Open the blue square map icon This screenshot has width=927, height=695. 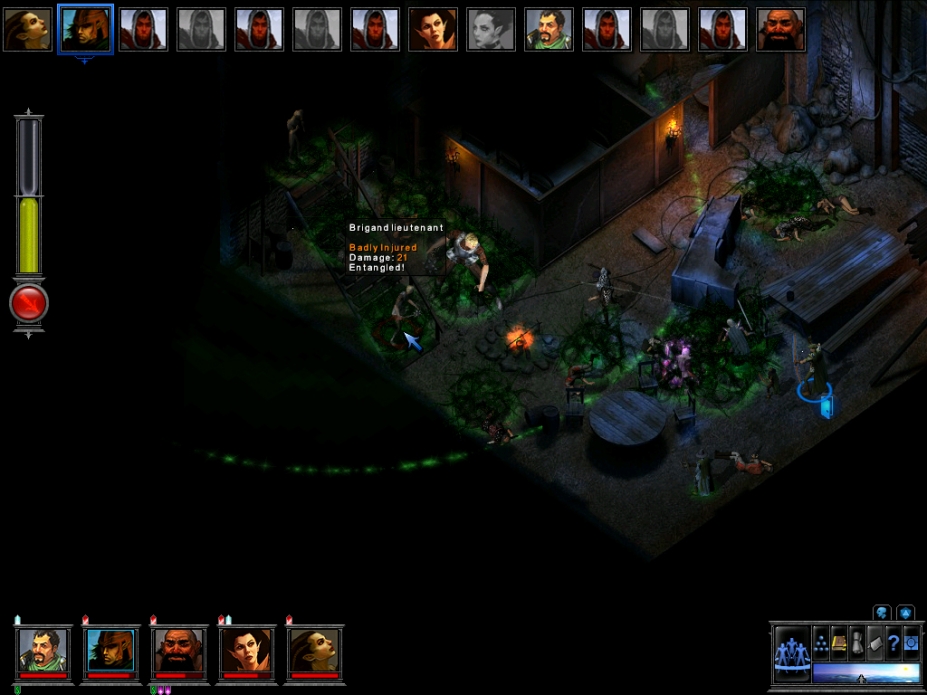pos(911,645)
